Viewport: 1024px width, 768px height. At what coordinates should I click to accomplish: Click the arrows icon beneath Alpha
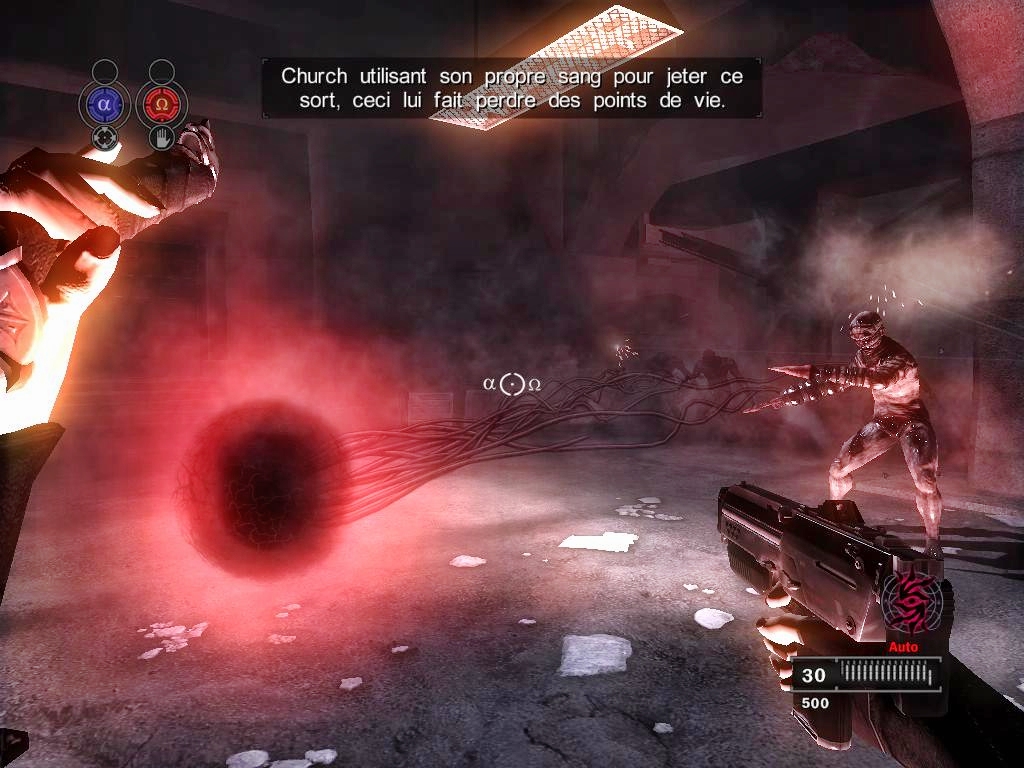click(x=105, y=137)
